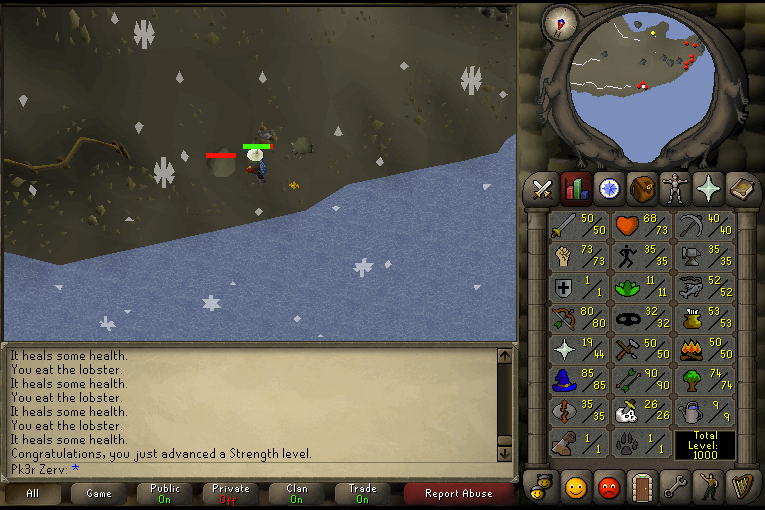This screenshot has height=510, width=765.
Task: Click the Fletching skill at level 90
Action: pos(642,381)
